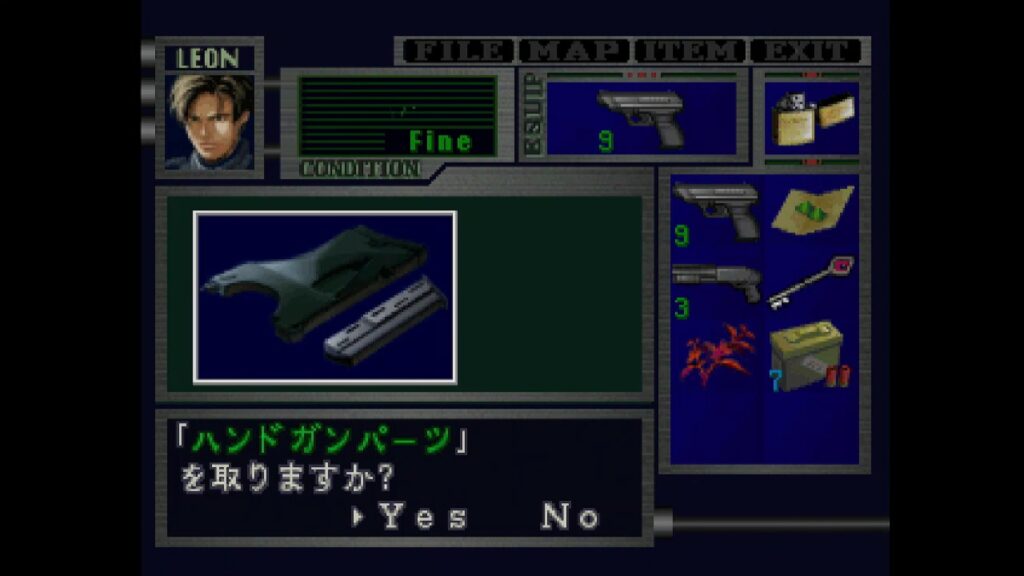
Task: Click EXIT to close the menu
Action: point(806,51)
